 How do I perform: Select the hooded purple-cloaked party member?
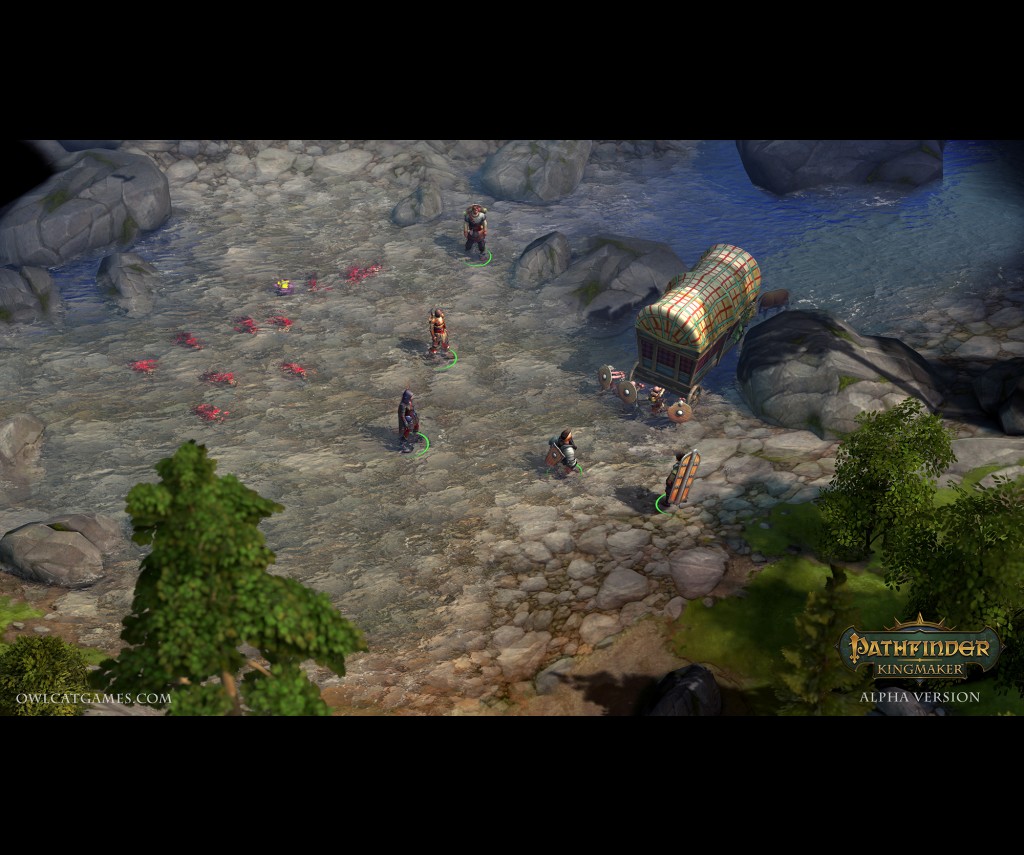coord(408,421)
